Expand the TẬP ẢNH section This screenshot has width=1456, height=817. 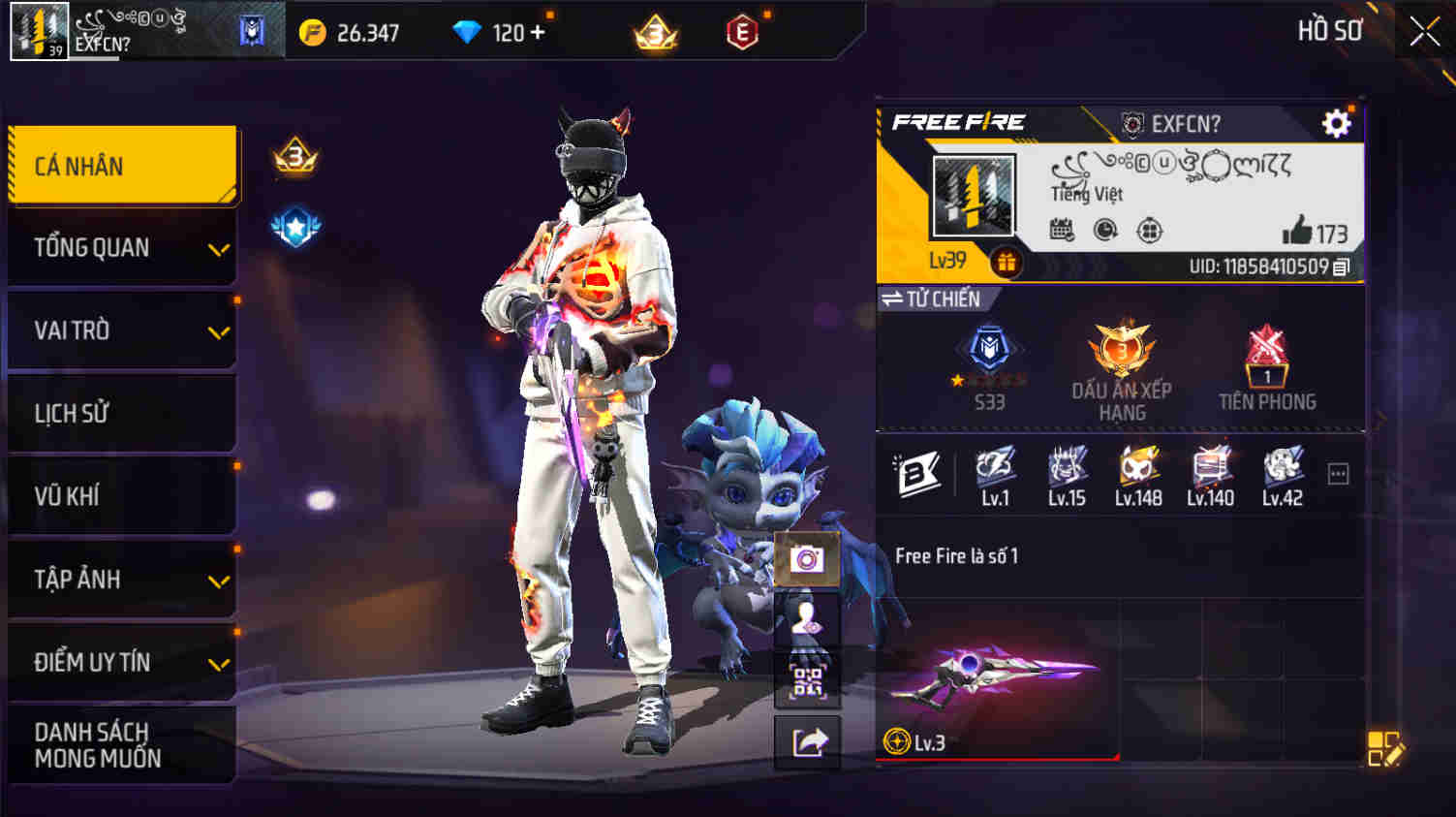(x=121, y=580)
